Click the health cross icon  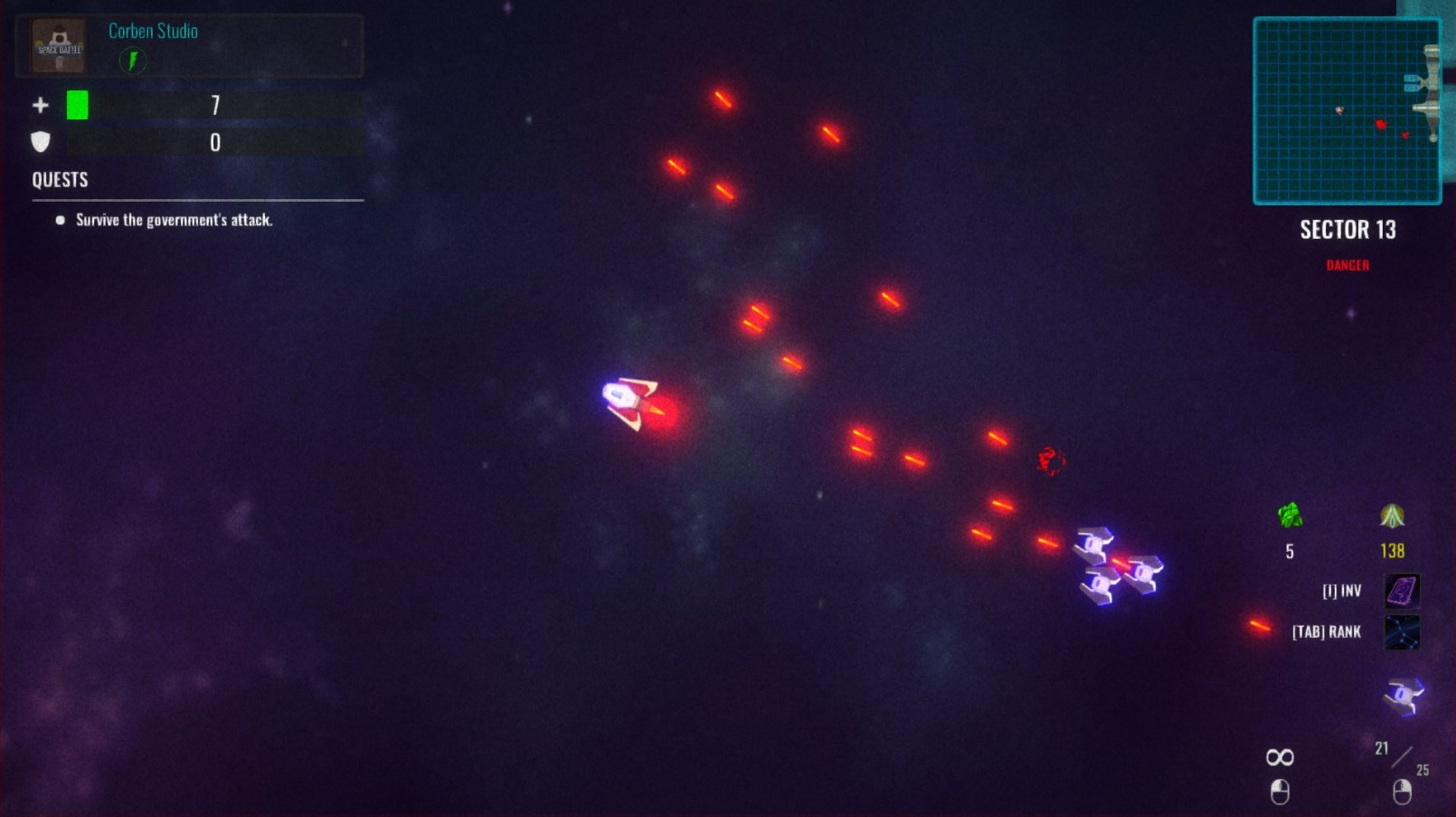pos(40,105)
